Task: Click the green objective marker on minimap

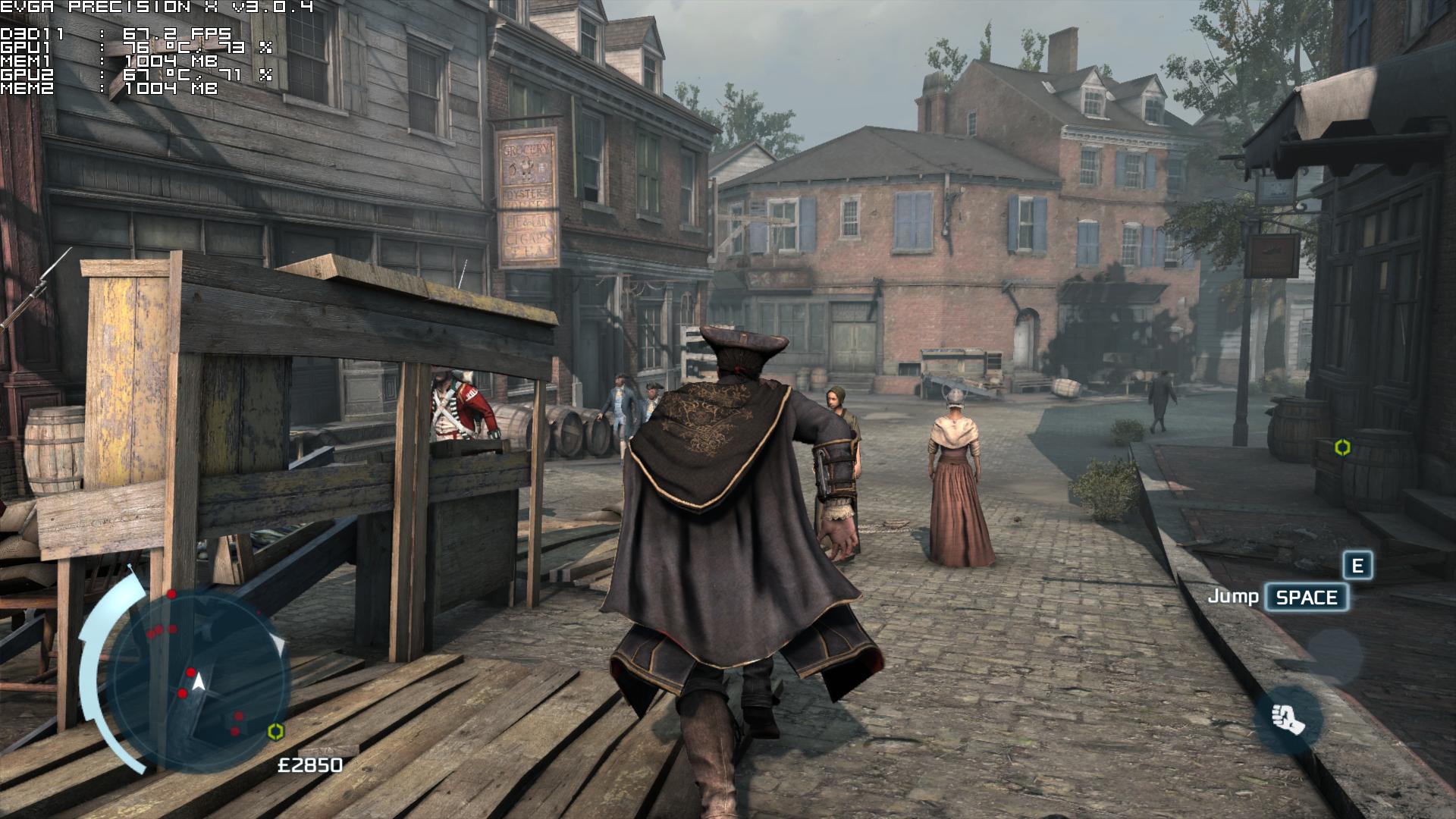Action: [276, 731]
